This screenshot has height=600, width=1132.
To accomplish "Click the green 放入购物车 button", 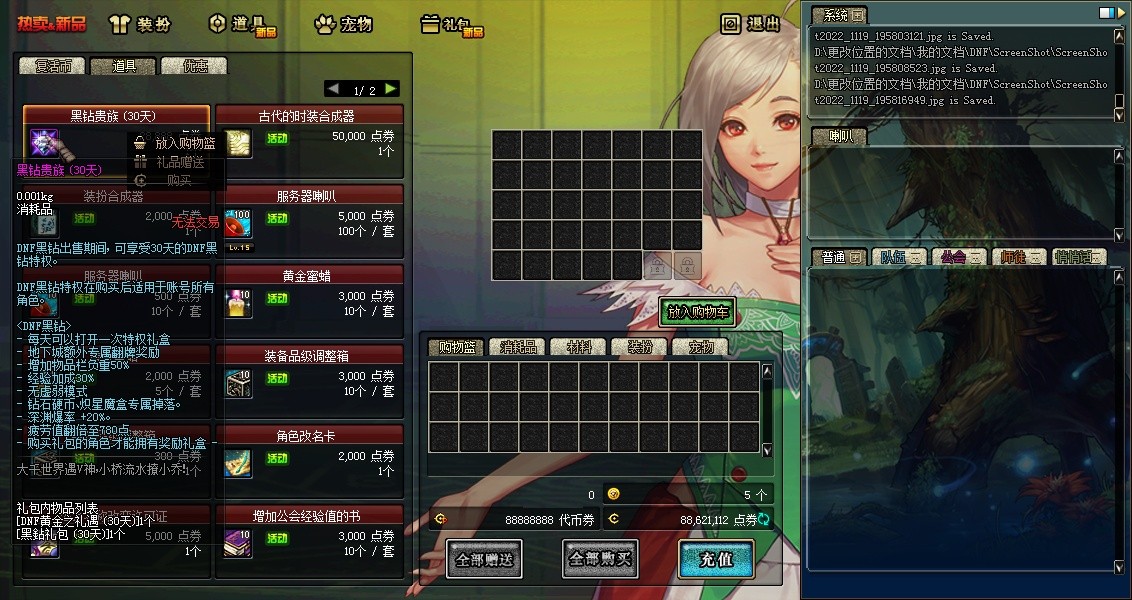I will (697, 312).
